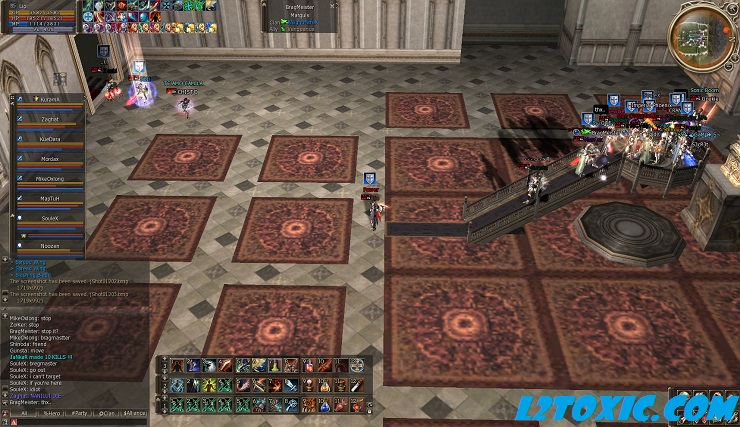This screenshot has width=740, height=427.
Task: Target party member MikeOxlong
Action: (49, 178)
